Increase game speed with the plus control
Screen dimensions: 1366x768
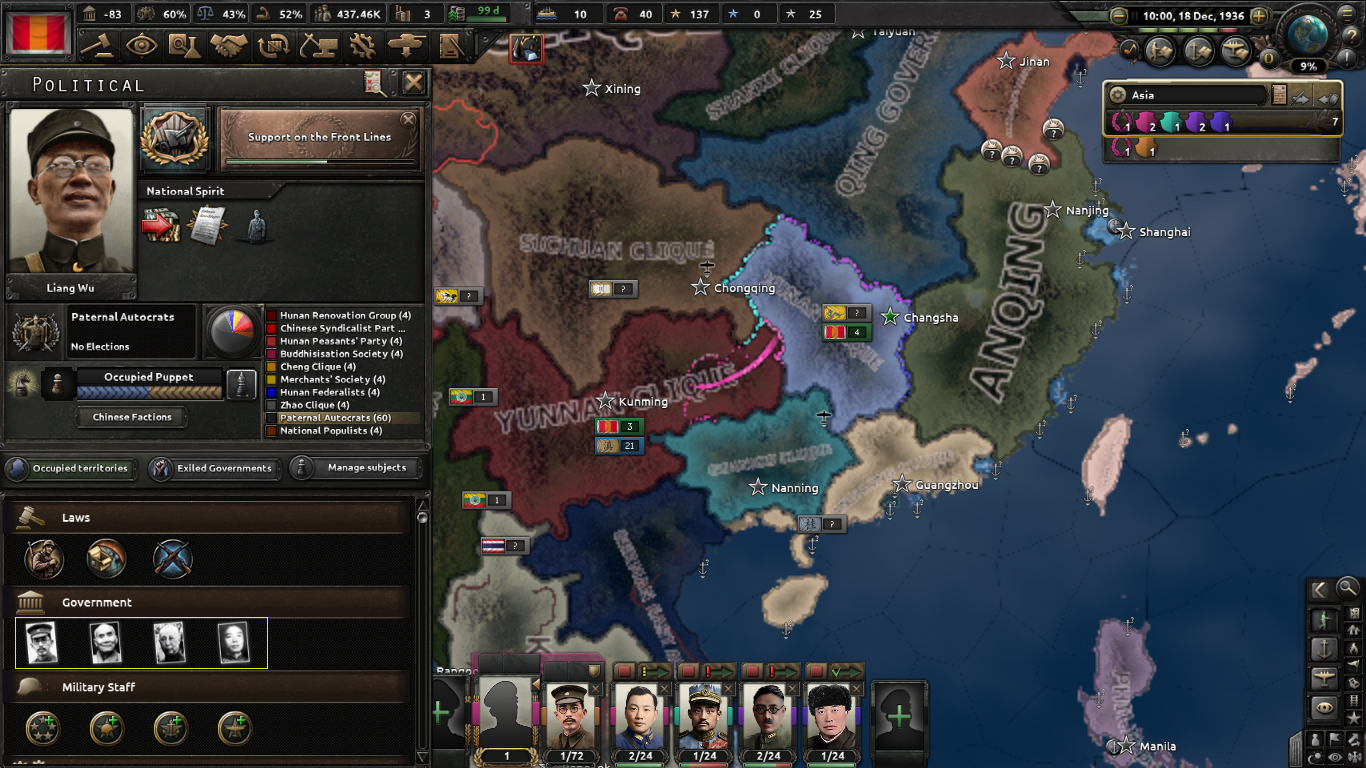(1259, 16)
